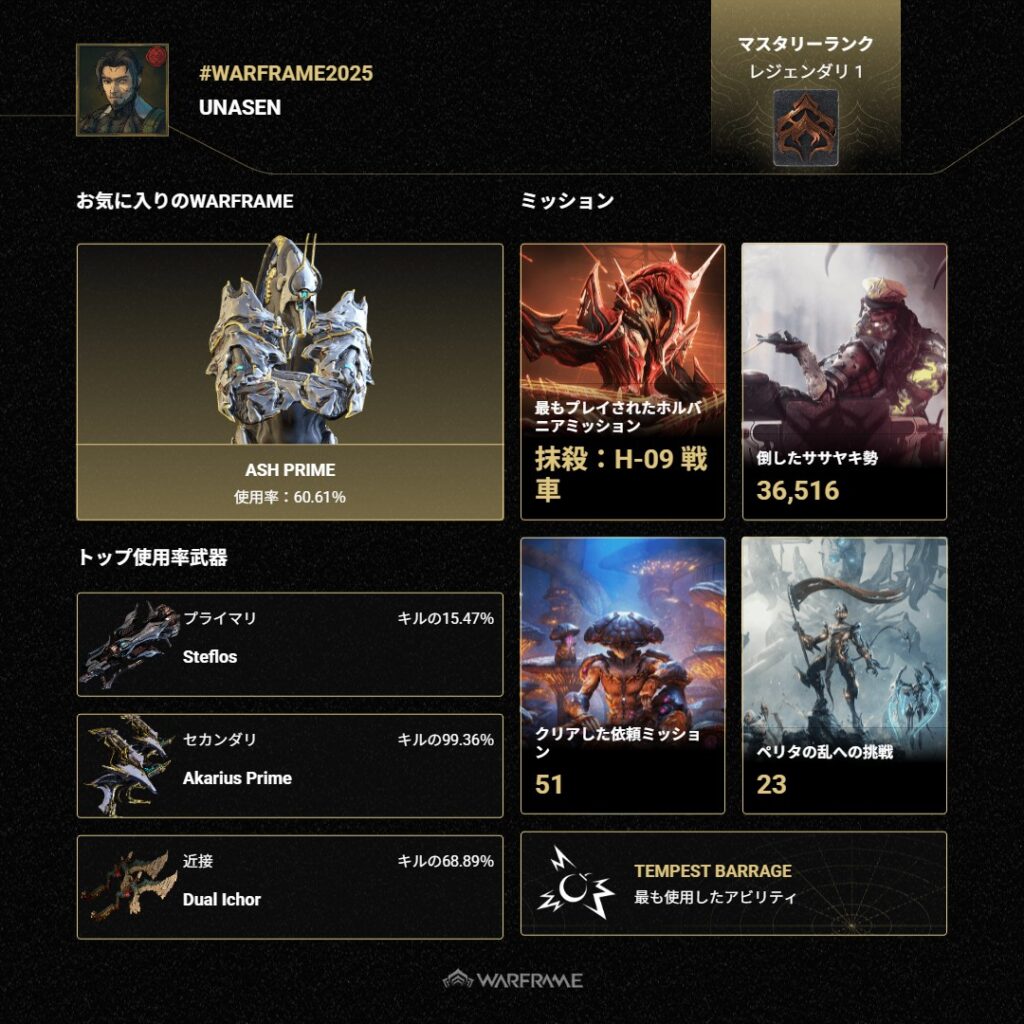Click the Tempest Barrage most-used ability panel
The image size is (1024, 1024).
point(733,883)
